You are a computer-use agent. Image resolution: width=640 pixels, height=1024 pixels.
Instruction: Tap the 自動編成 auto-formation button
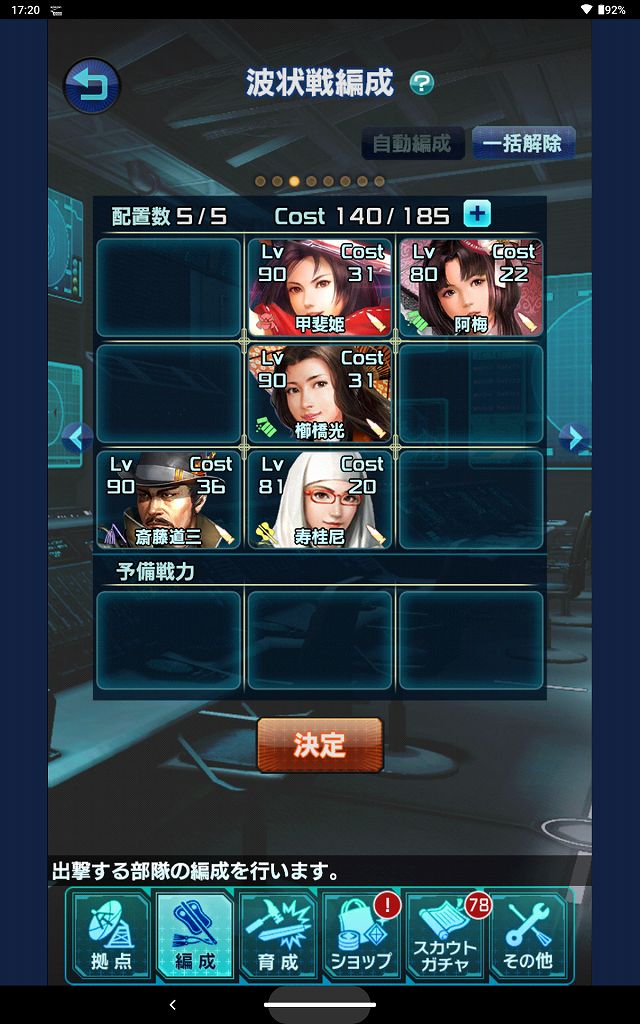[x=412, y=143]
